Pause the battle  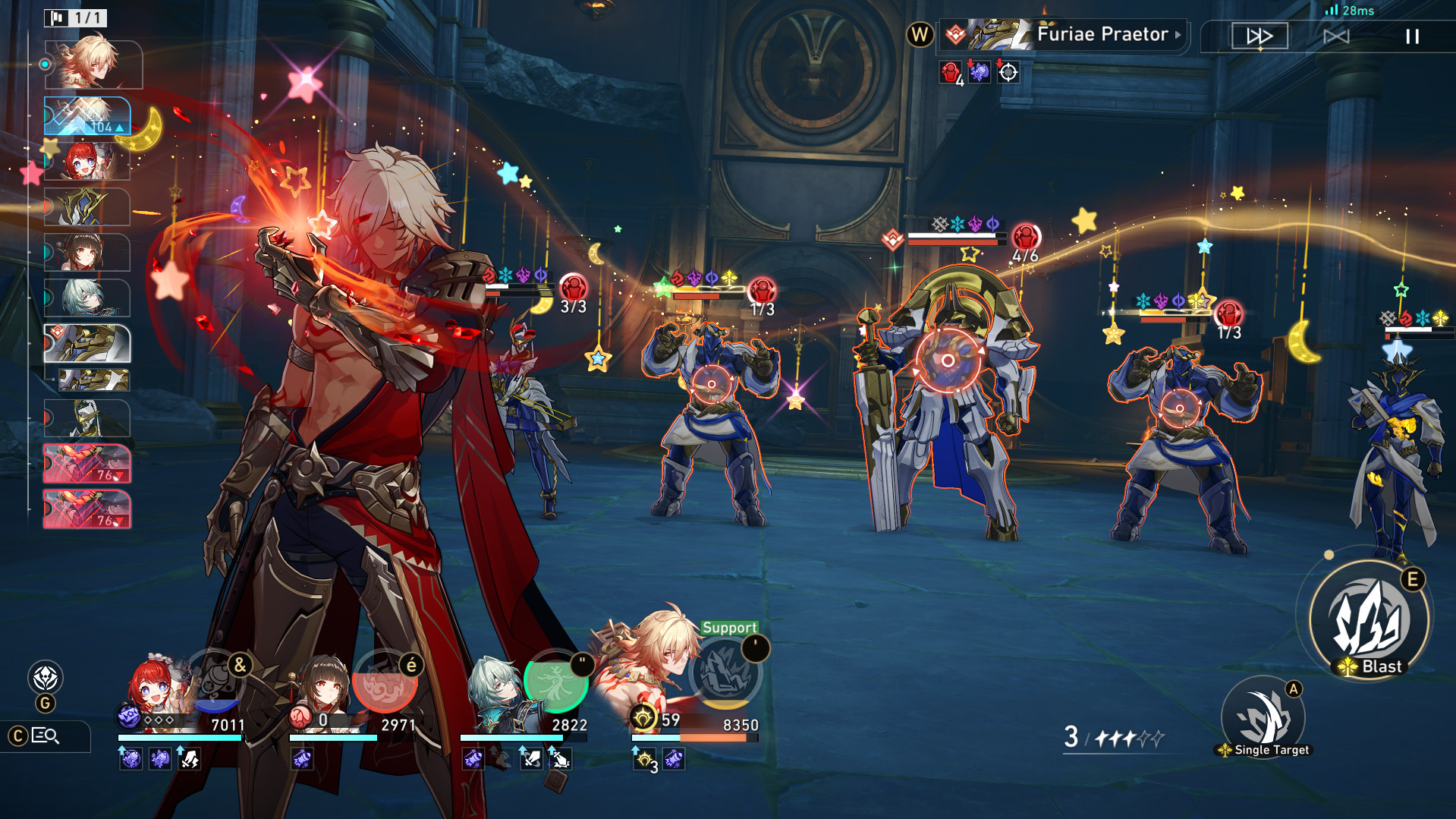[1412, 36]
